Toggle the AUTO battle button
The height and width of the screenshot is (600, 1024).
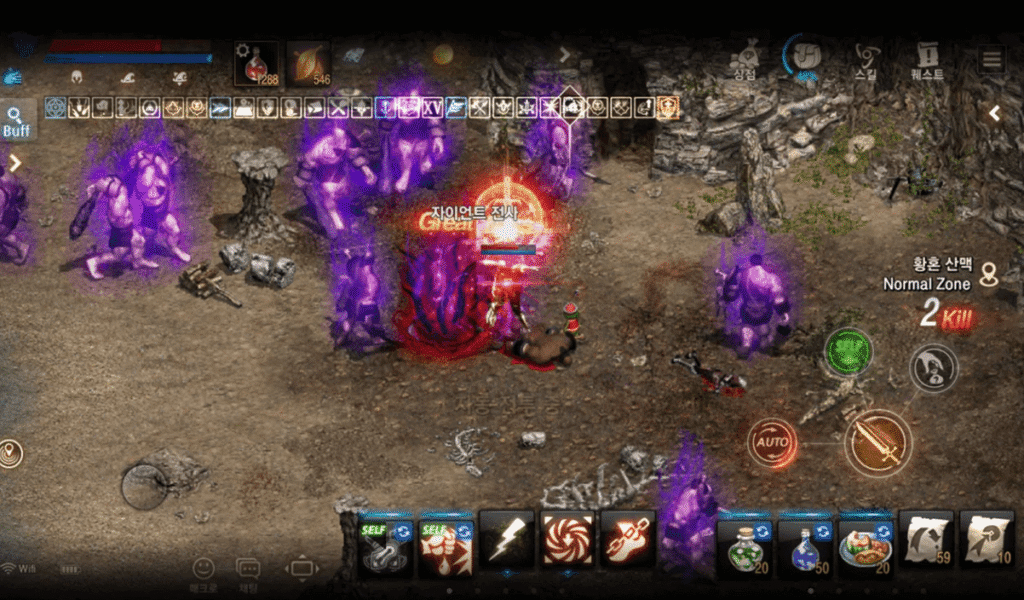(772, 442)
